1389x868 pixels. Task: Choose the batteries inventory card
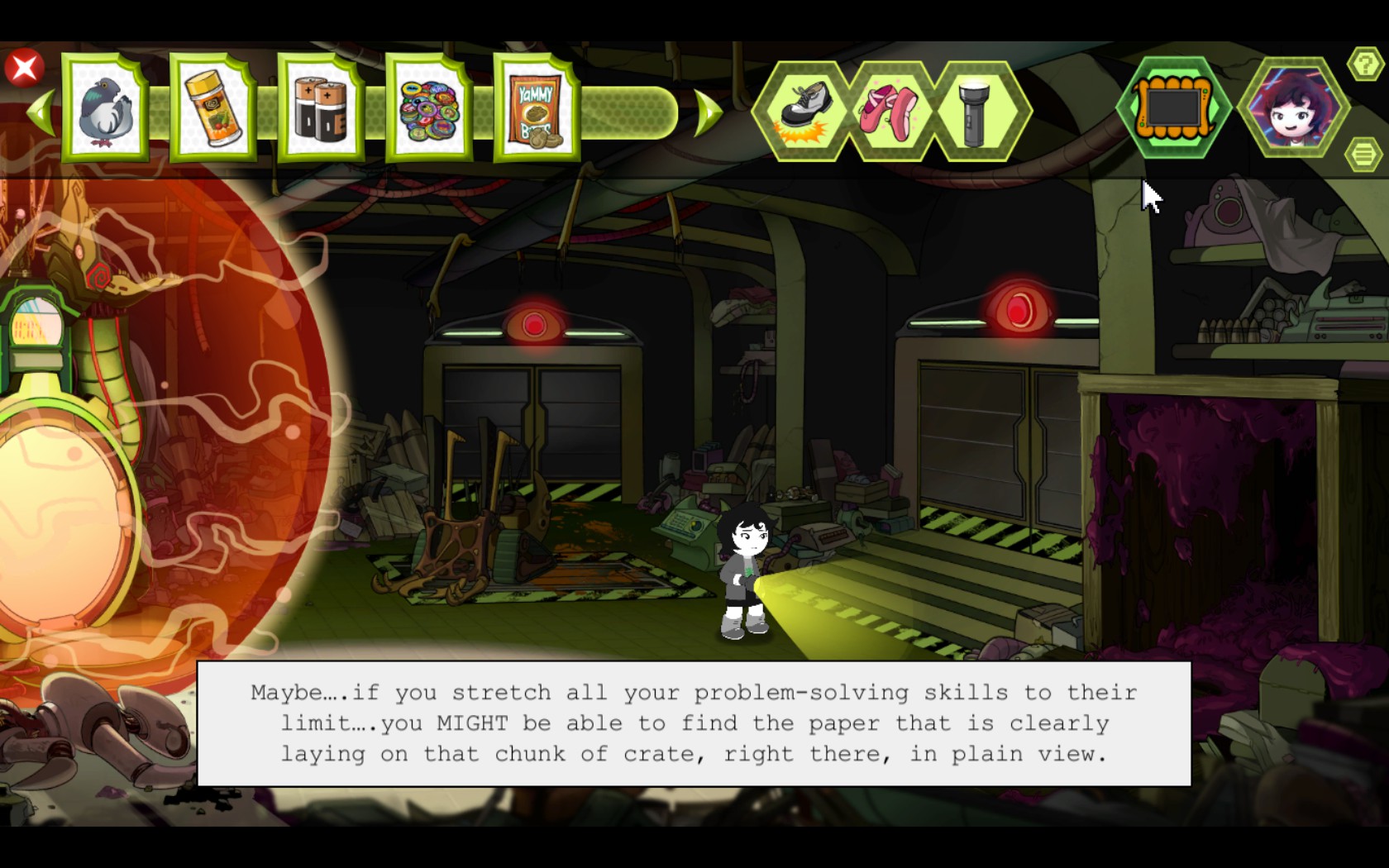click(x=321, y=109)
